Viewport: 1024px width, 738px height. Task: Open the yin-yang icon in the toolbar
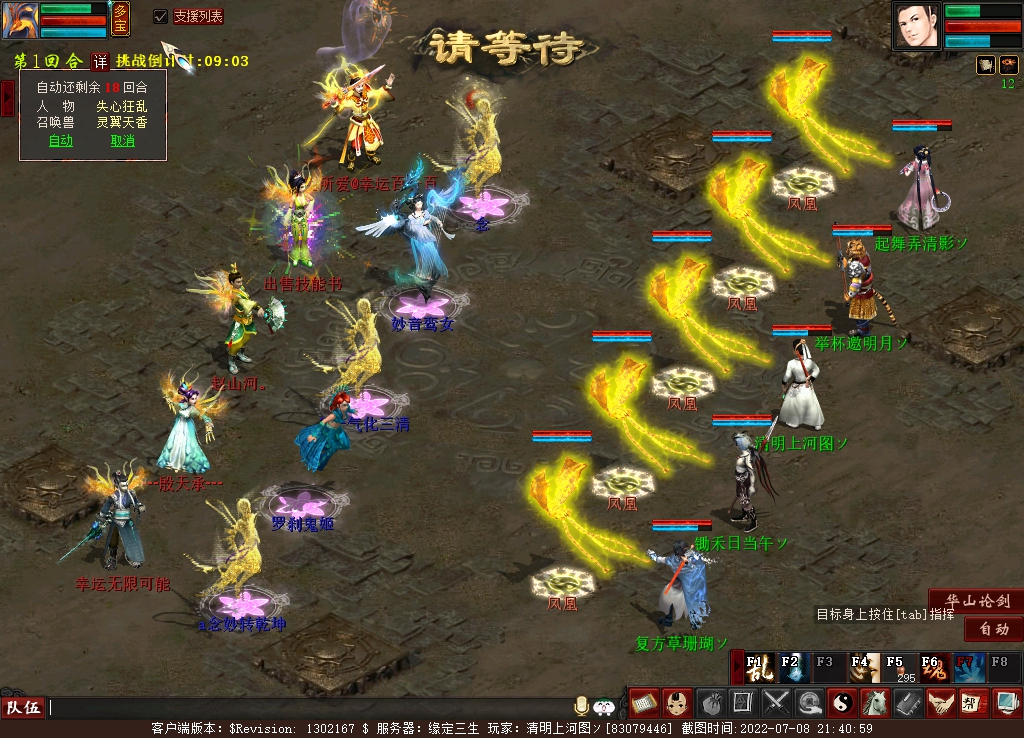pos(842,703)
